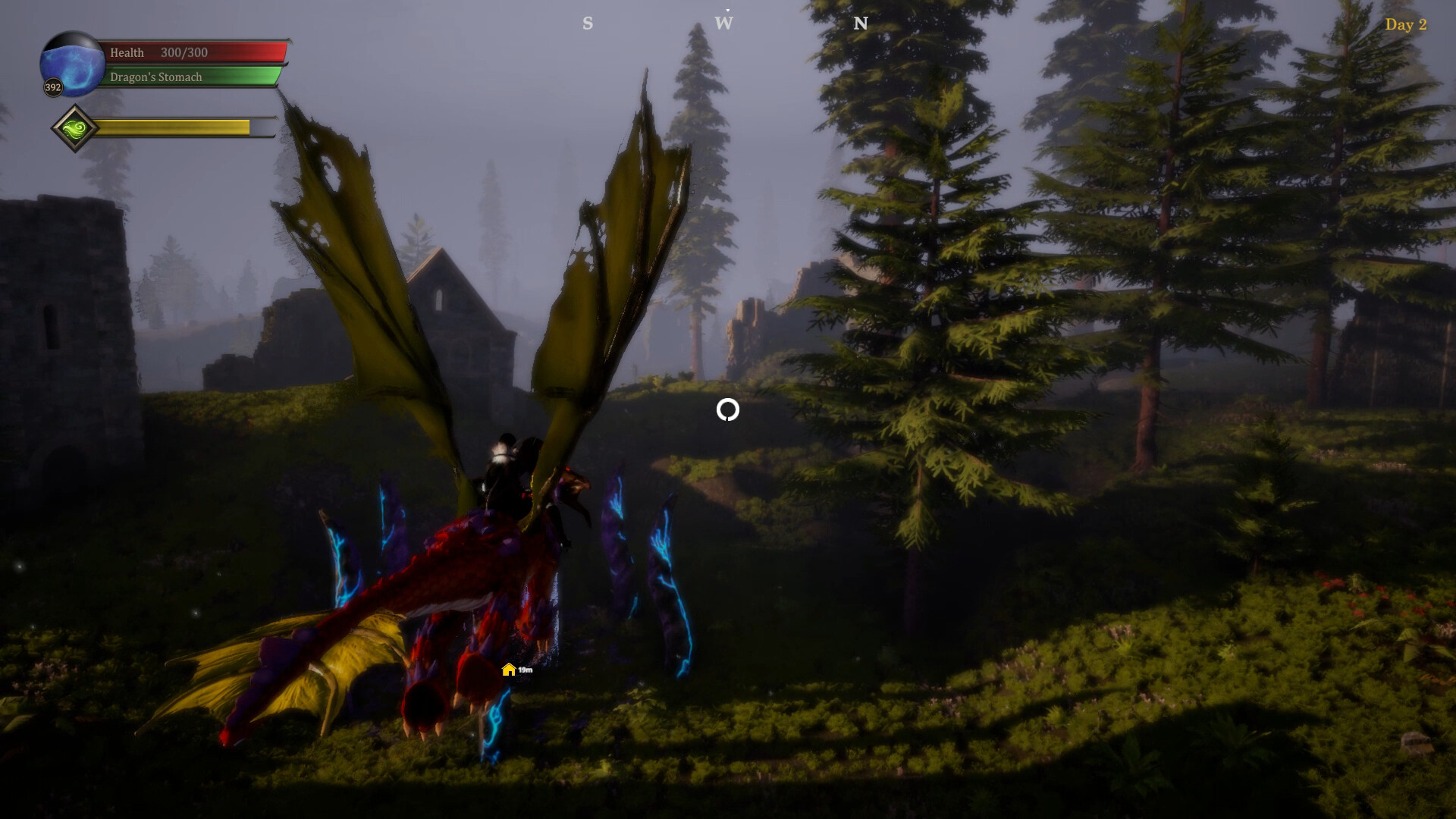Click the yellow stamina progress bar
This screenshot has height=819, width=1456.
click(174, 127)
